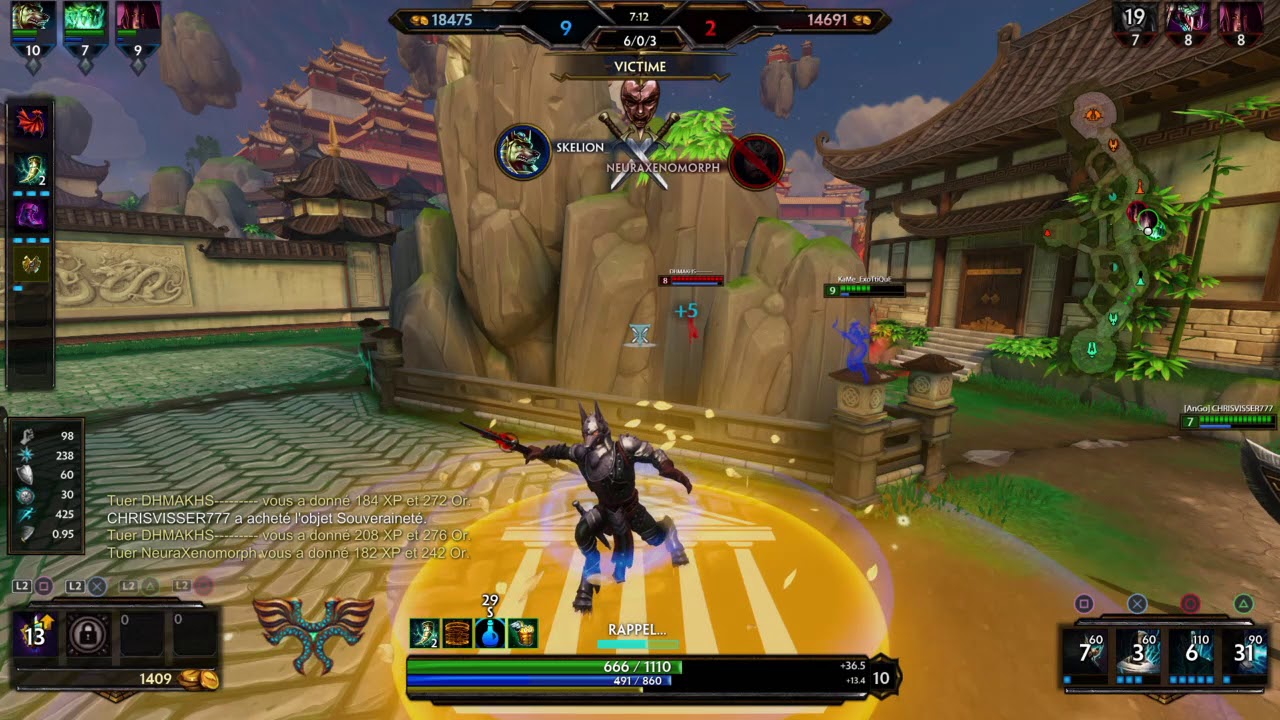Select the golden coil buff icon

457,633
